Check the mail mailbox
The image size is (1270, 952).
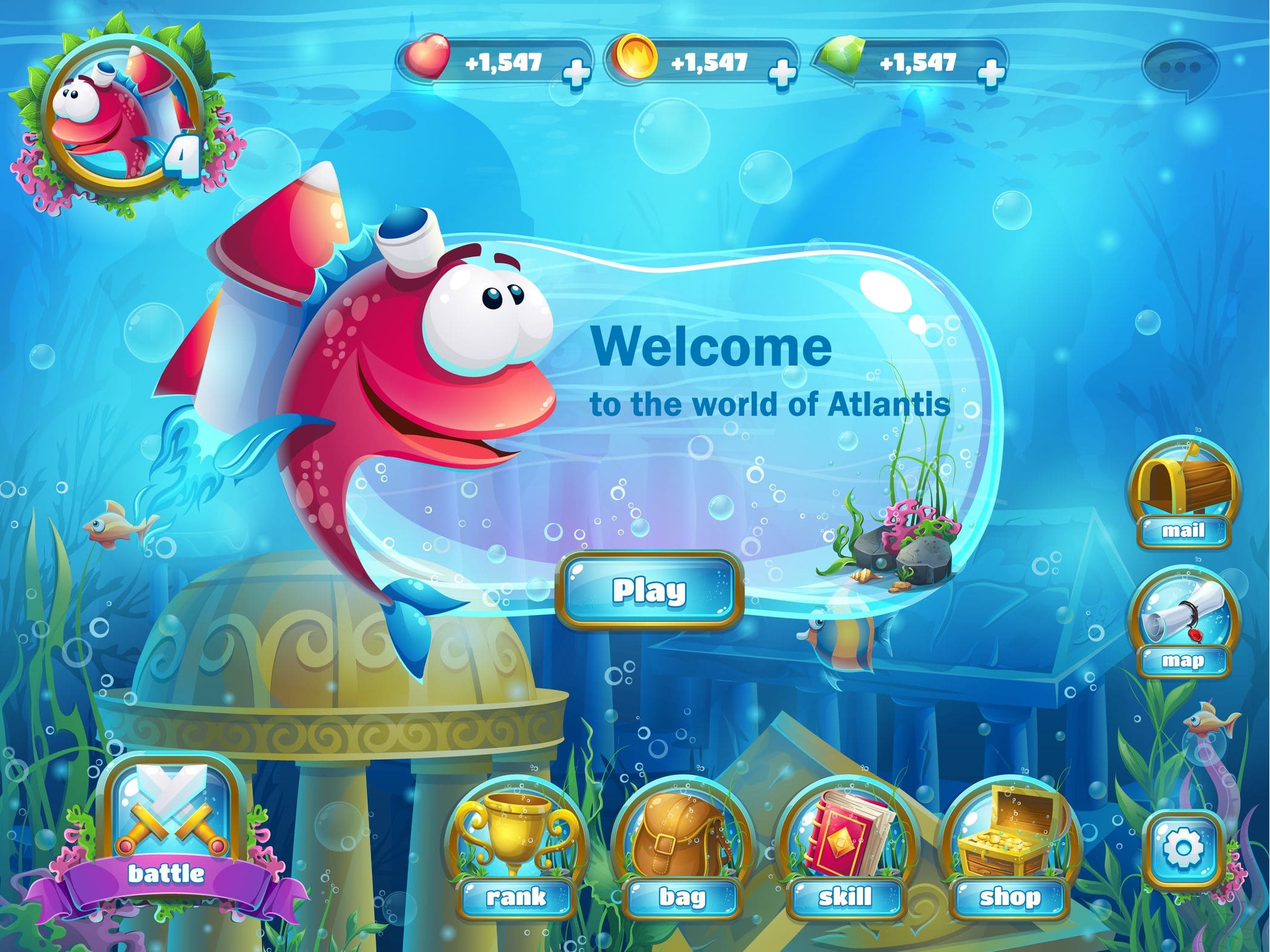(x=1182, y=493)
